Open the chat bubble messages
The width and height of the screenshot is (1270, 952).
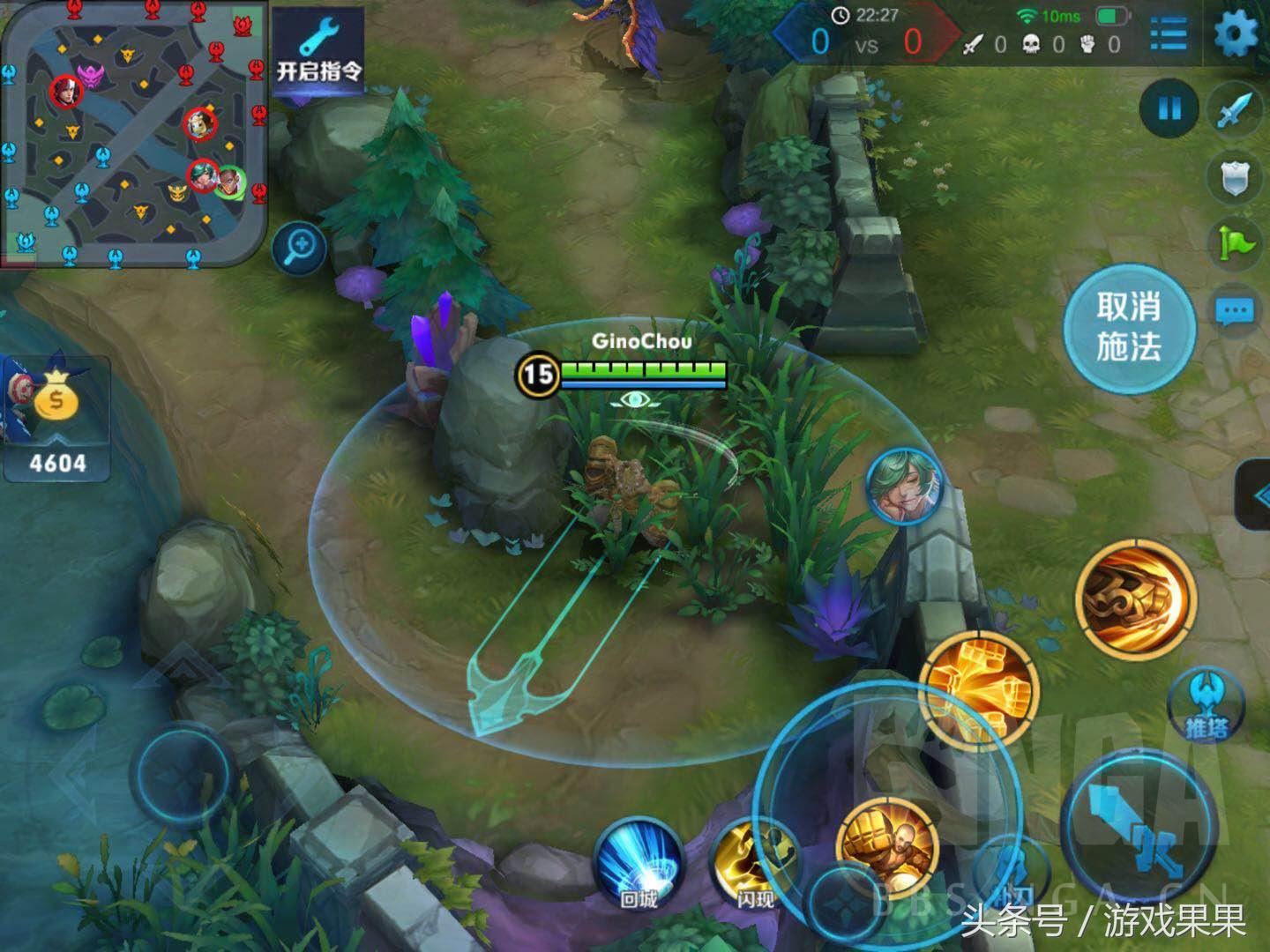1235,311
